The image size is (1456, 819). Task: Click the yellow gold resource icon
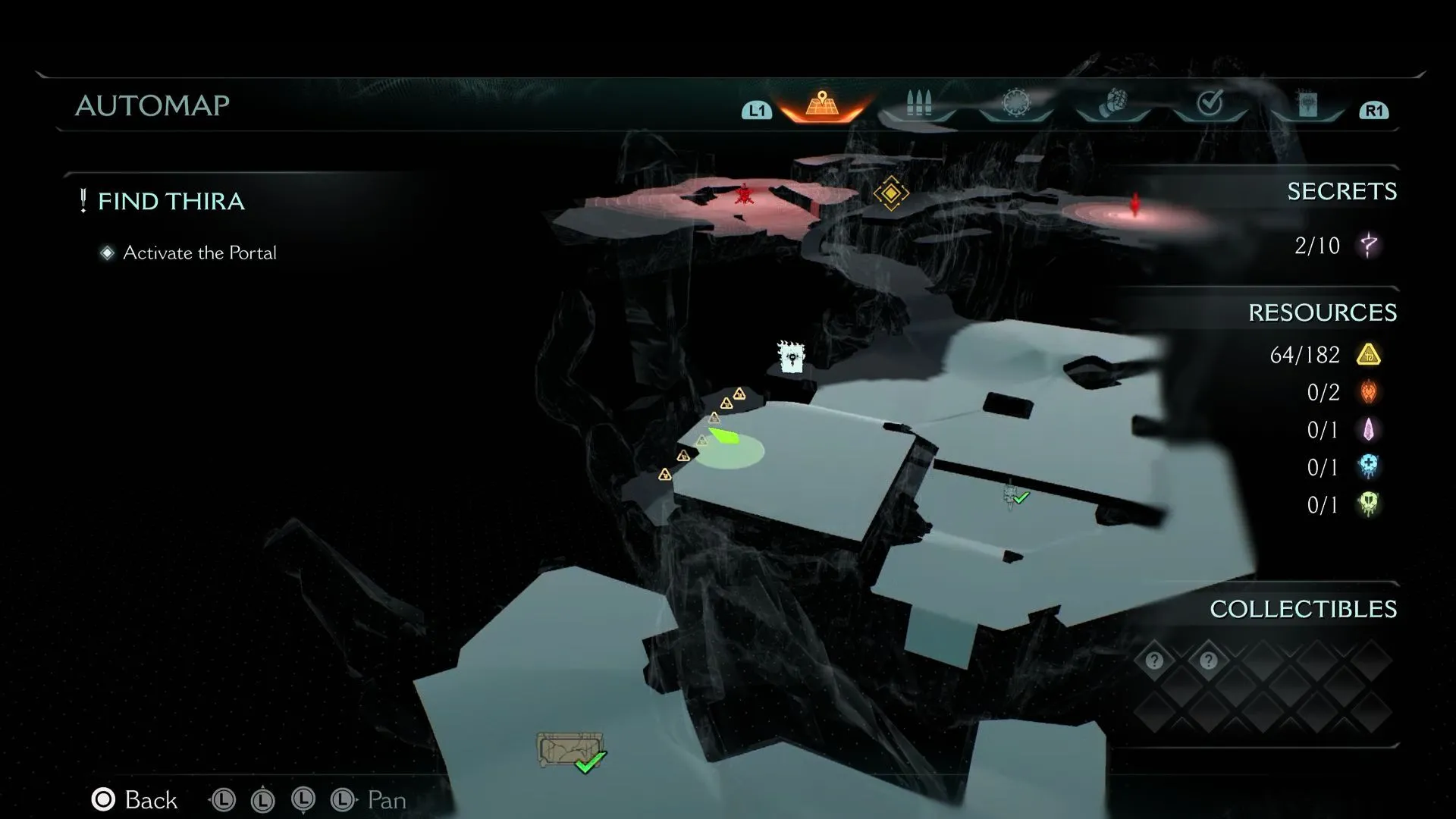click(1368, 355)
